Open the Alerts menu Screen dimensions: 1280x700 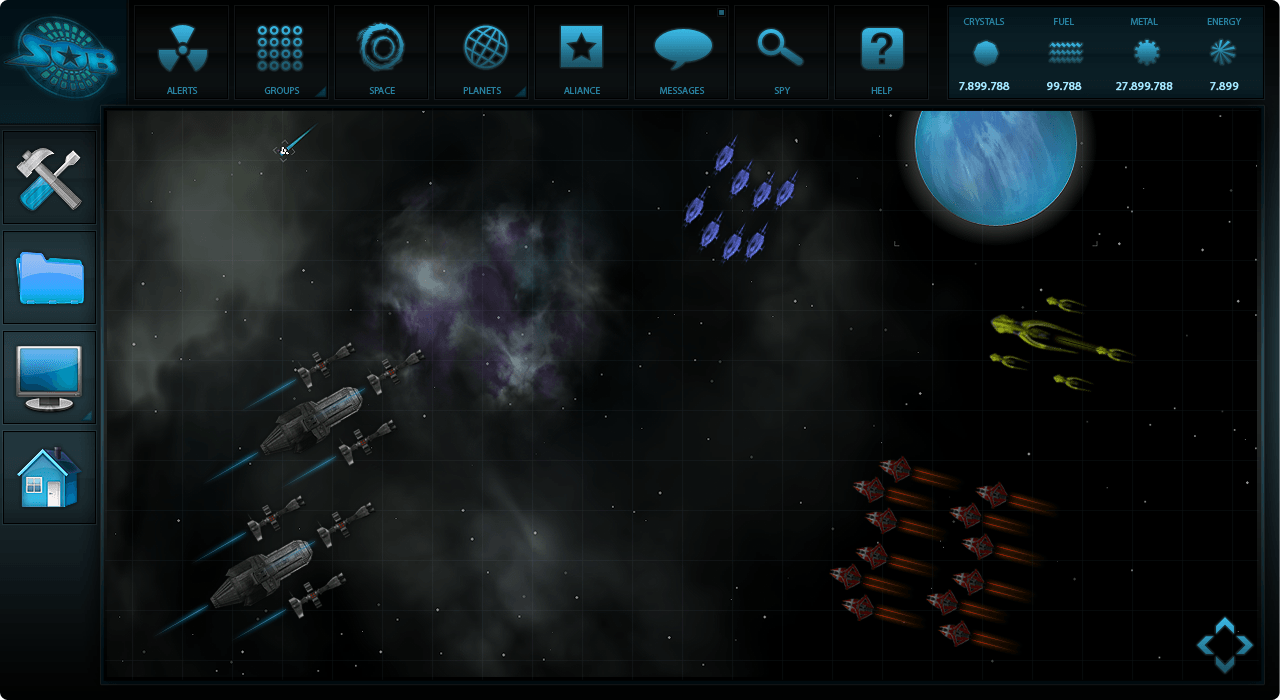(182, 53)
